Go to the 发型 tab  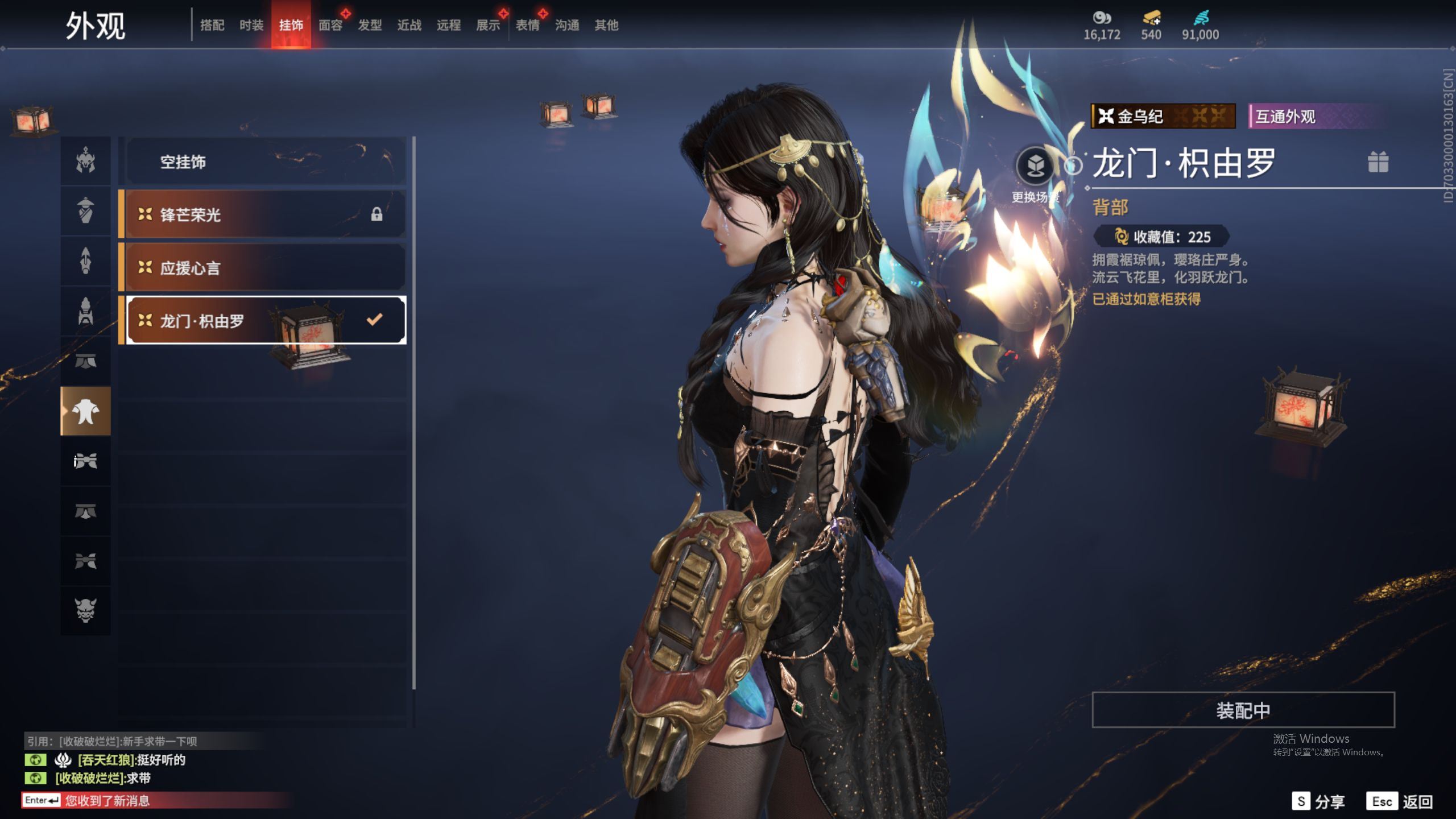click(x=370, y=25)
